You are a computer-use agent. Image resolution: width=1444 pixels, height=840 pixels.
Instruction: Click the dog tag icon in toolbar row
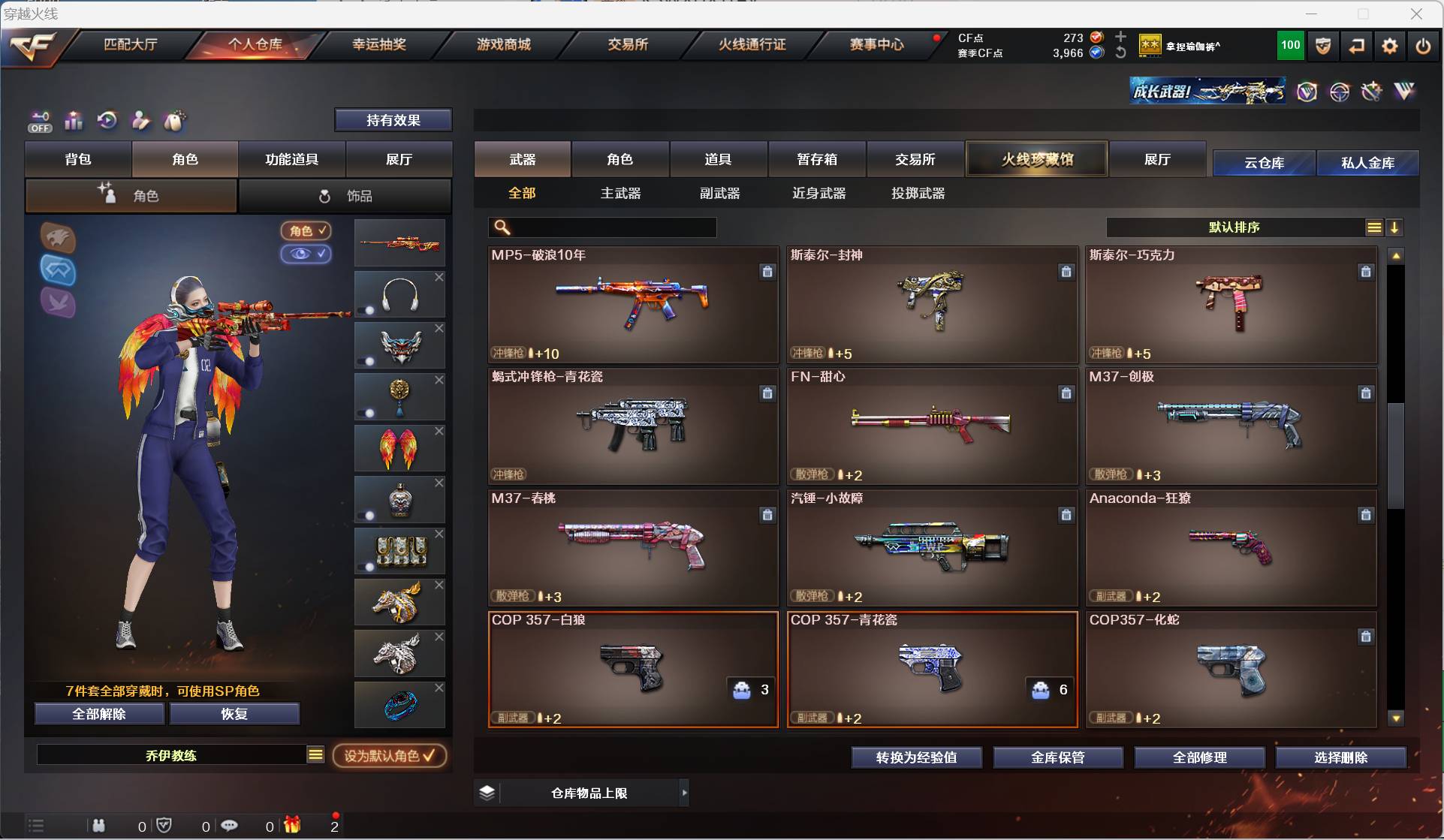[174, 121]
